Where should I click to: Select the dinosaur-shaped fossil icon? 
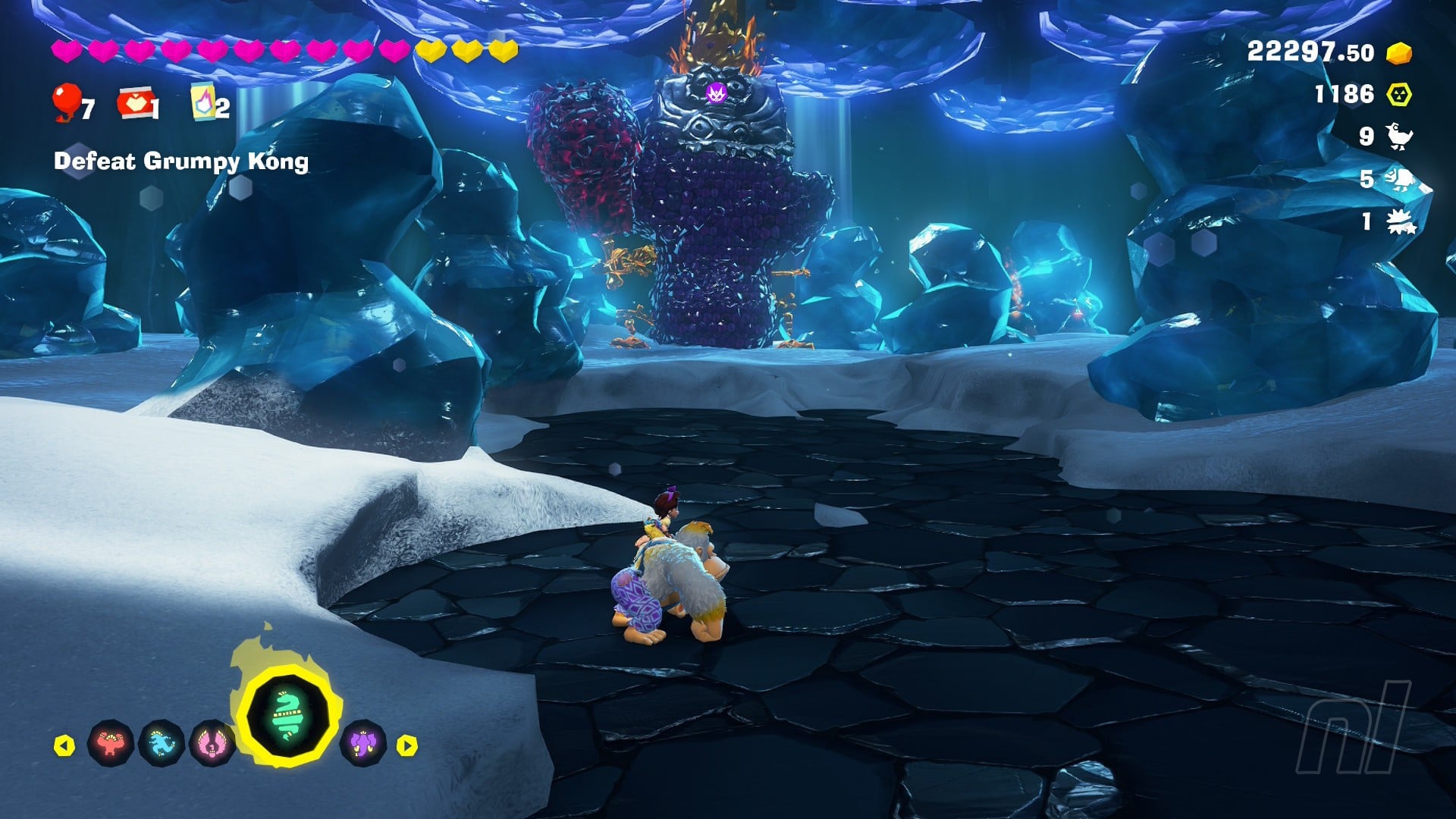1401,179
